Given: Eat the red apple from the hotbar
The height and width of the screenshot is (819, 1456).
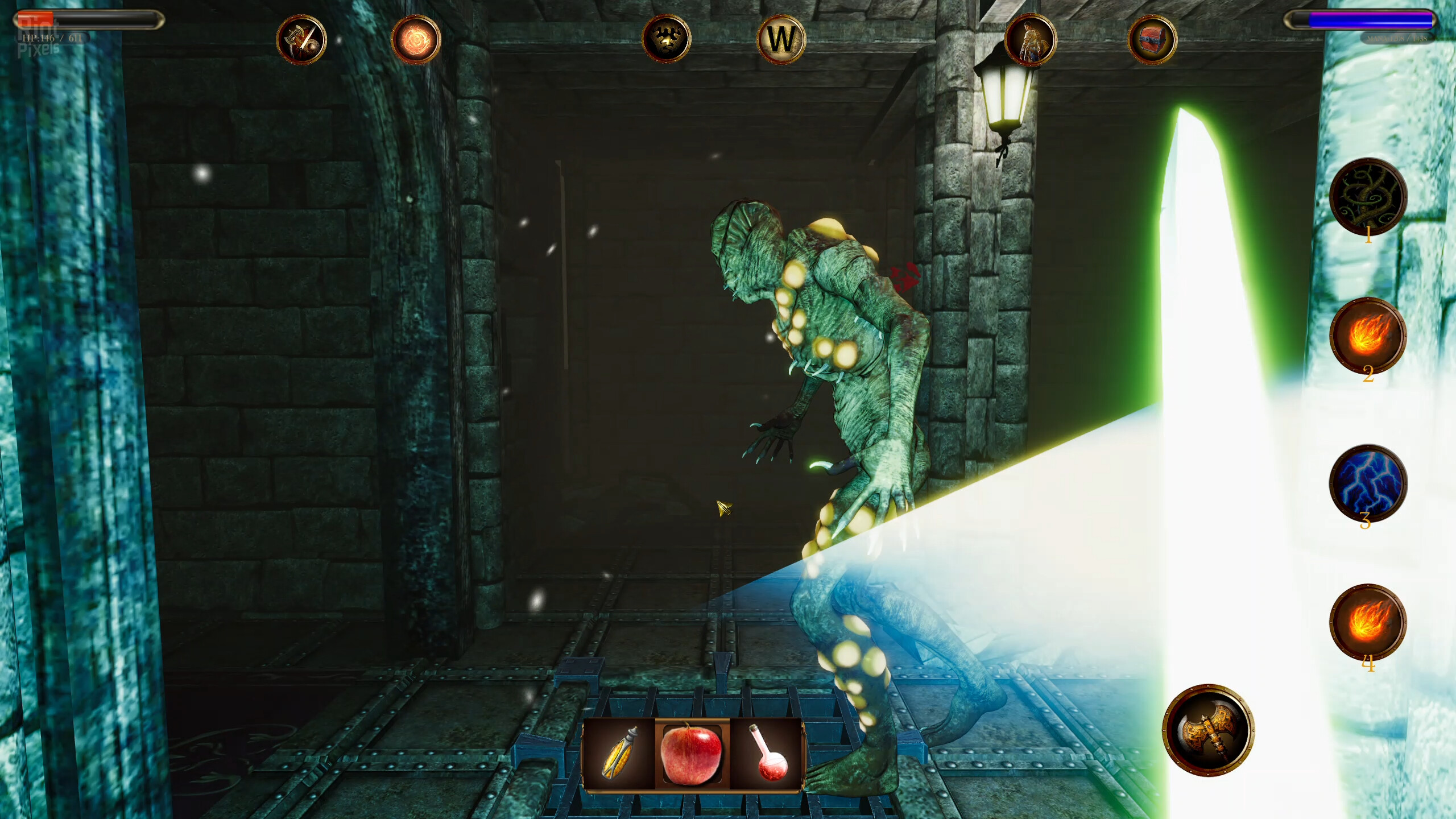Looking at the screenshot, I should click(x=692, y=754).
